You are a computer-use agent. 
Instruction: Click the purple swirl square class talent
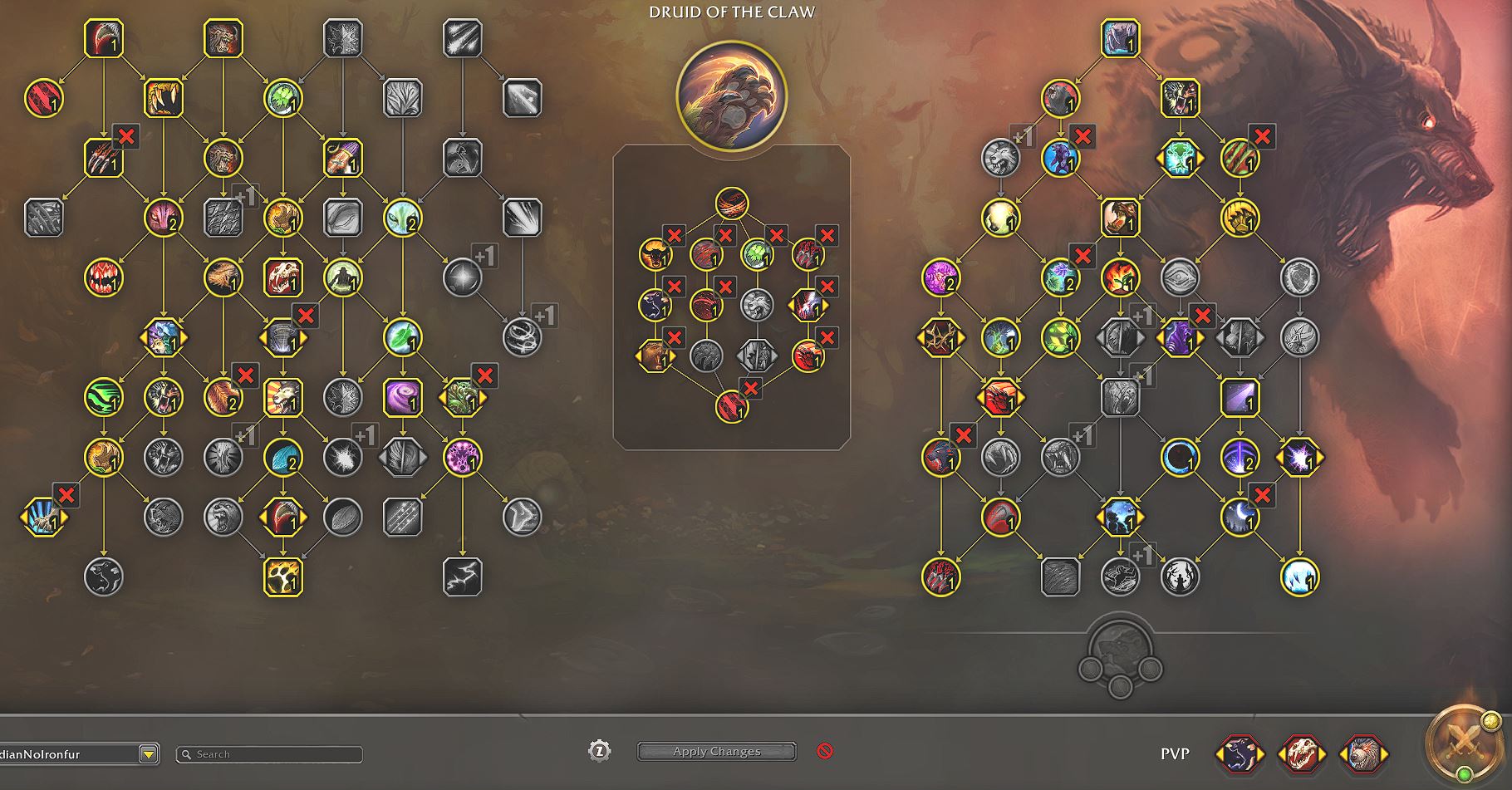click(402, 397)
